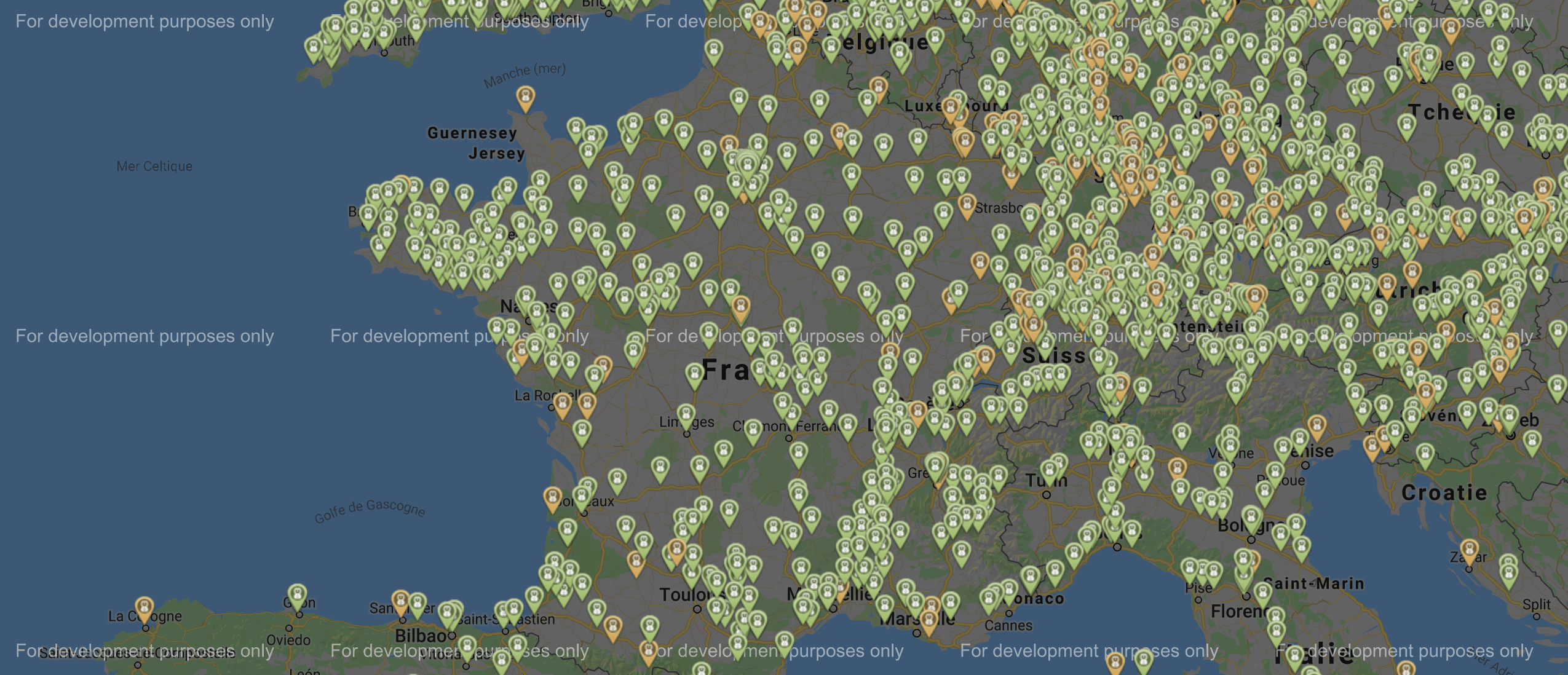Click the green marker on Limoges
Image resolution: width=1568 pixels, height=675 pixels.
[686, 415]
